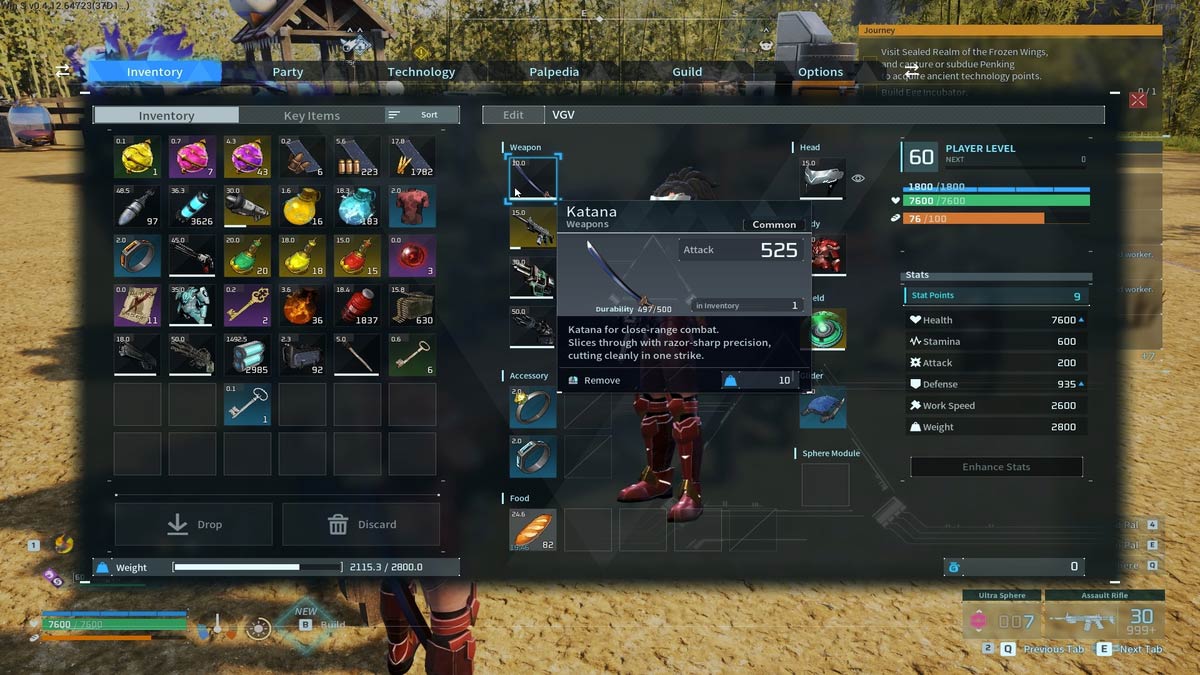The image size is (1200, 675).
Task: Toggle head gear visibility eye icon
Action: (858, 178)
